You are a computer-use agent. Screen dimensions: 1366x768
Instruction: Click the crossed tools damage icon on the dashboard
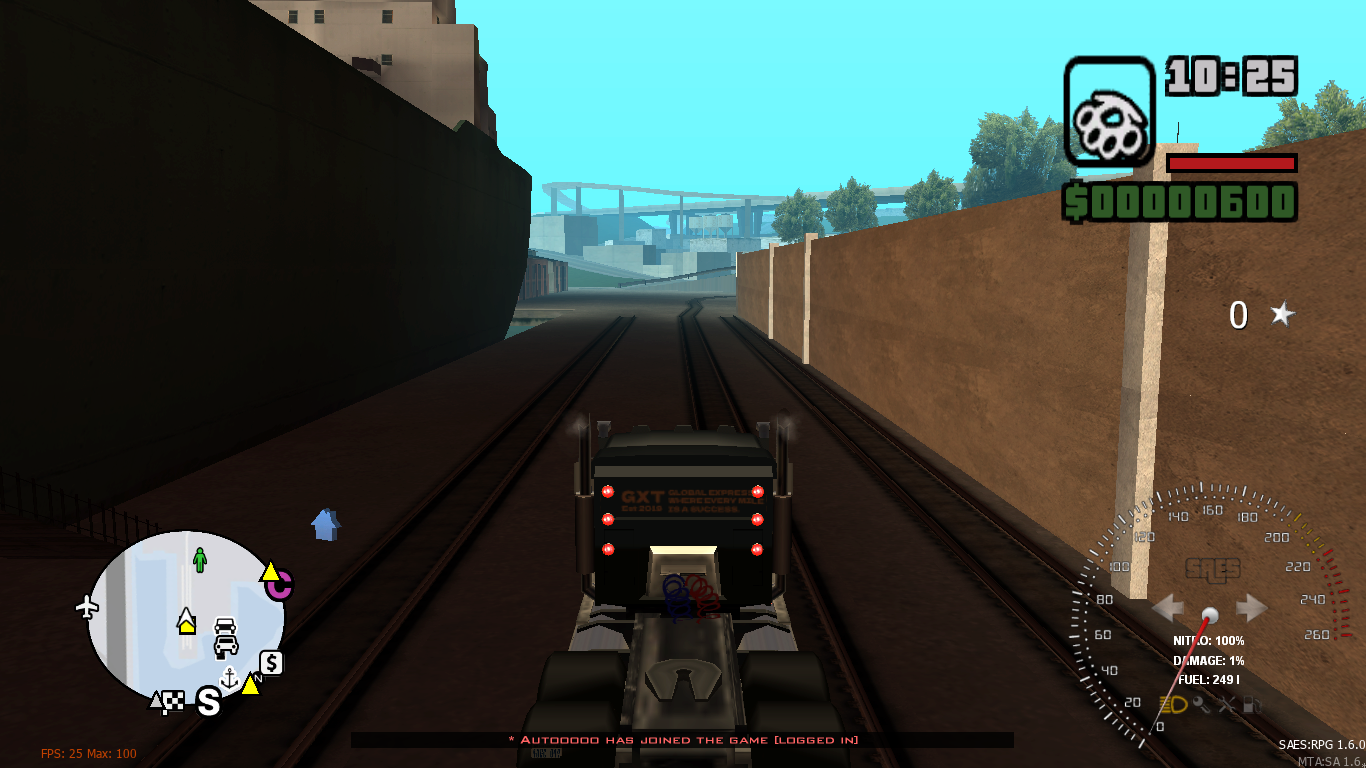tap(1225, 705)
